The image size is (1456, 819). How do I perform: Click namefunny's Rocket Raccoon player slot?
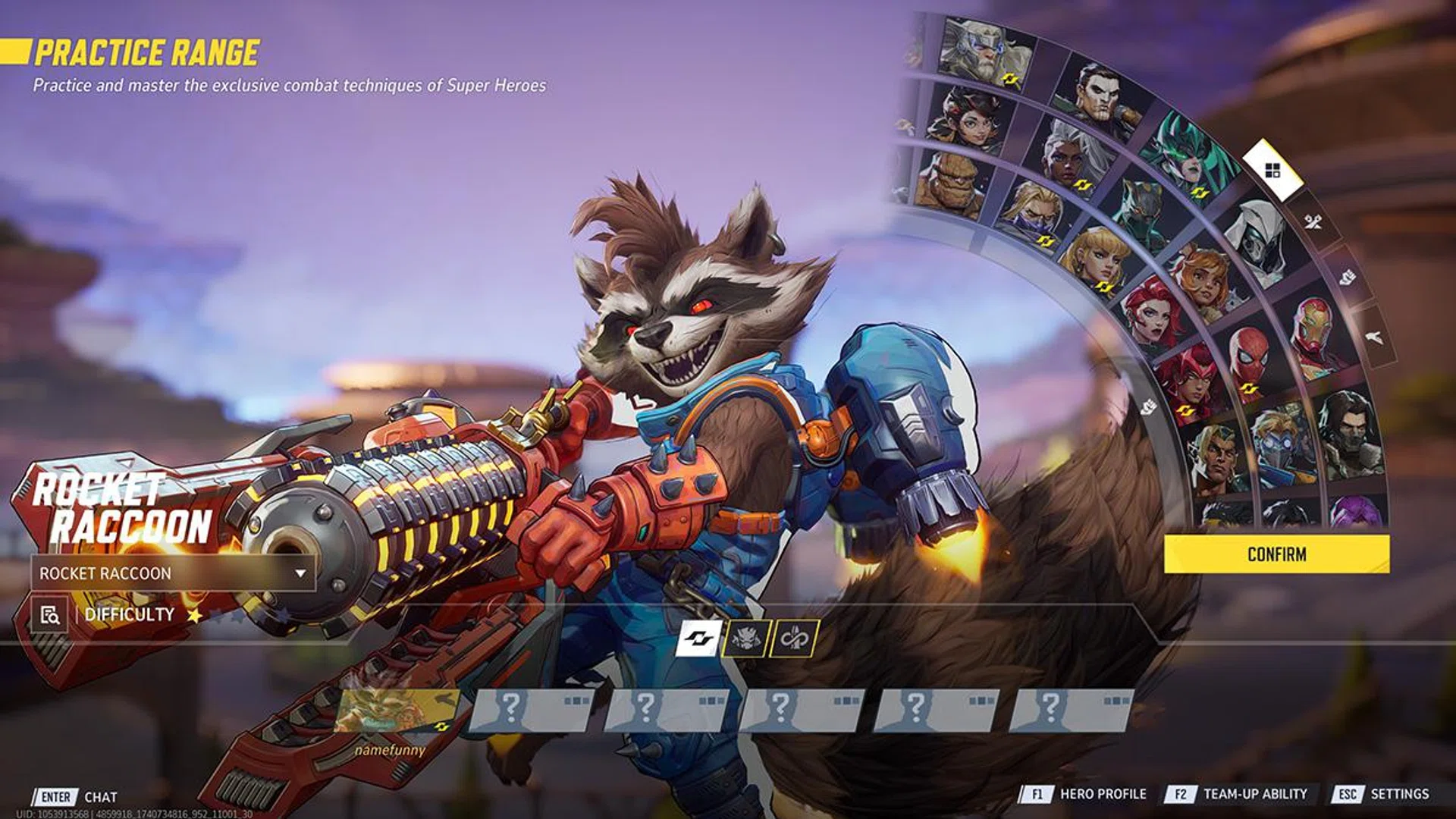coord(394,711)
